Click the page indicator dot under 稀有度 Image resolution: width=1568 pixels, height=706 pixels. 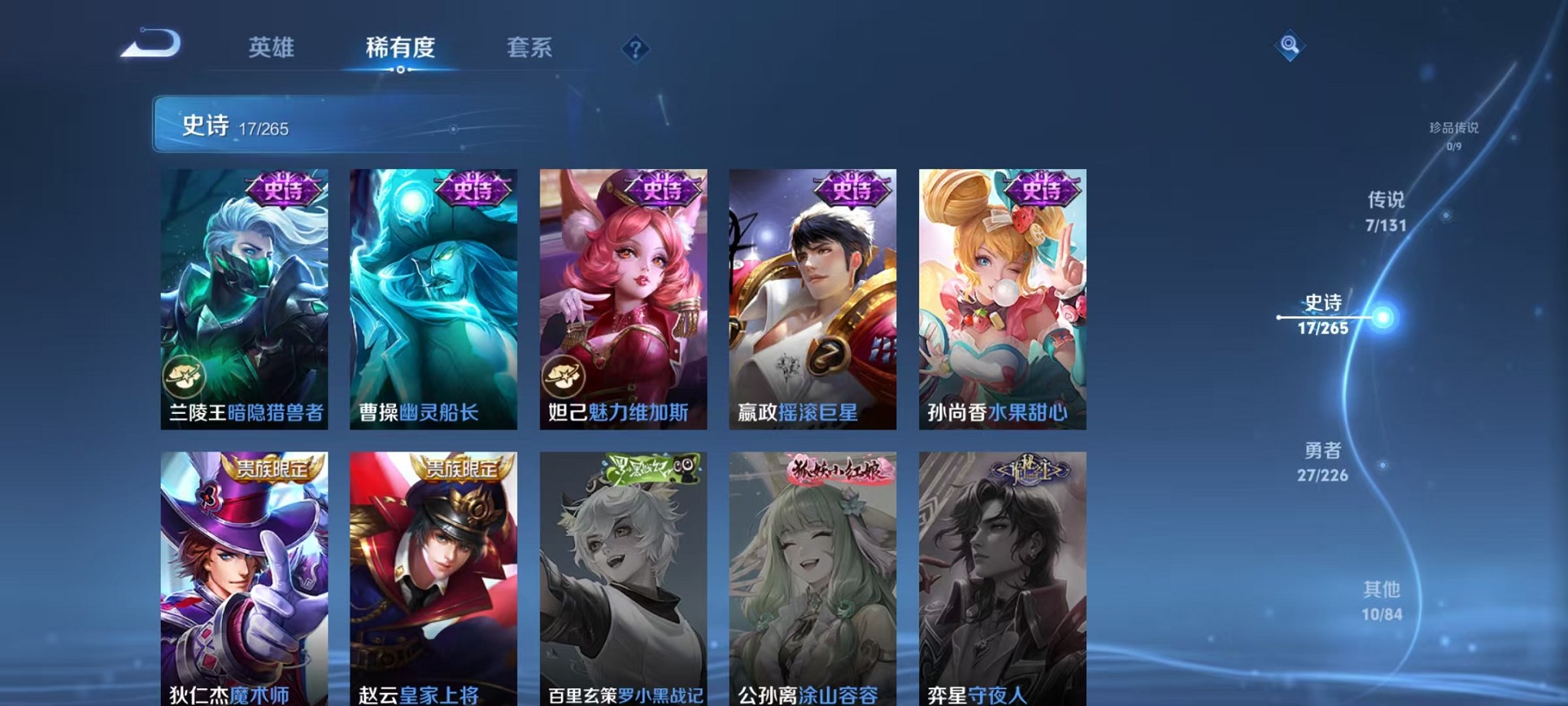coord(399,71)
